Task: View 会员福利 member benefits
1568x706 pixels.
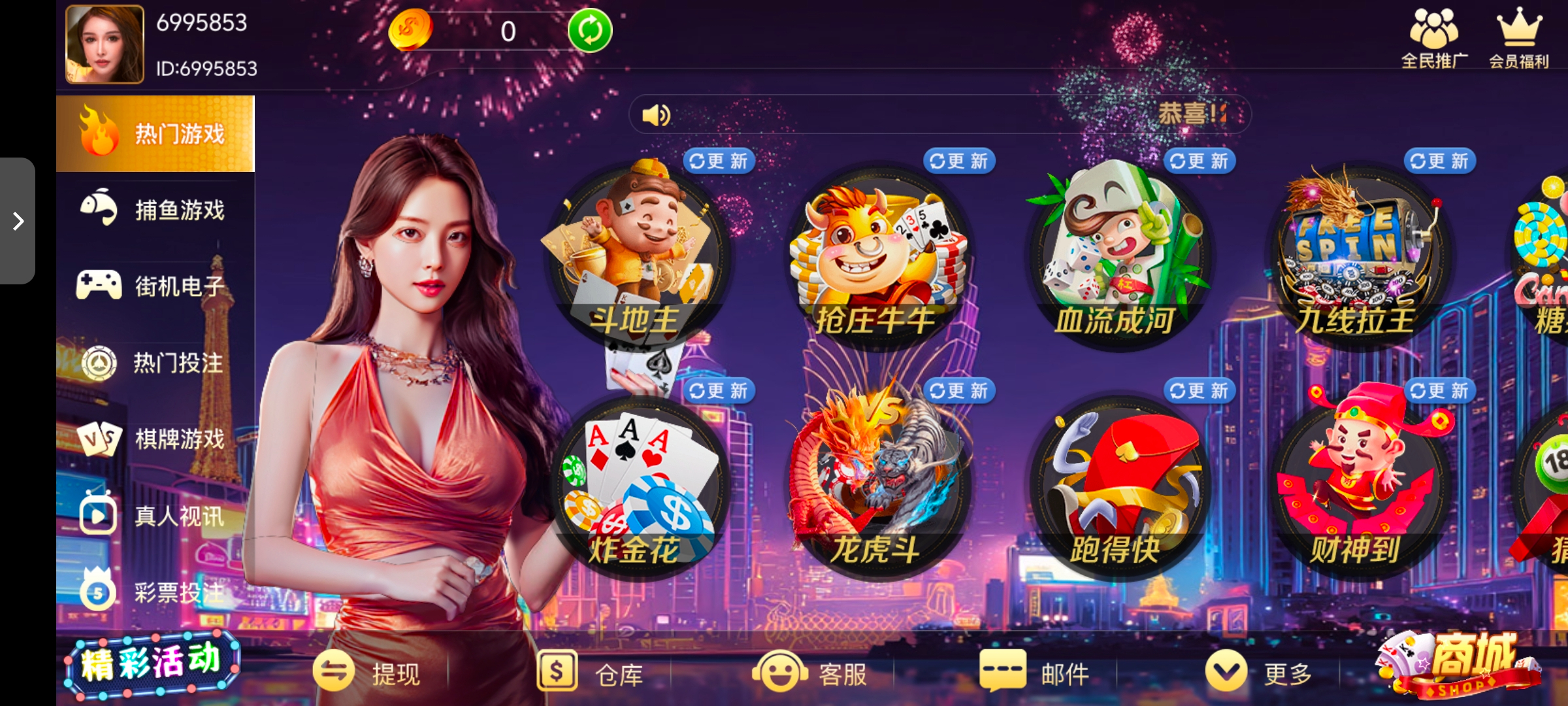Action: (x=1519, y=39)
